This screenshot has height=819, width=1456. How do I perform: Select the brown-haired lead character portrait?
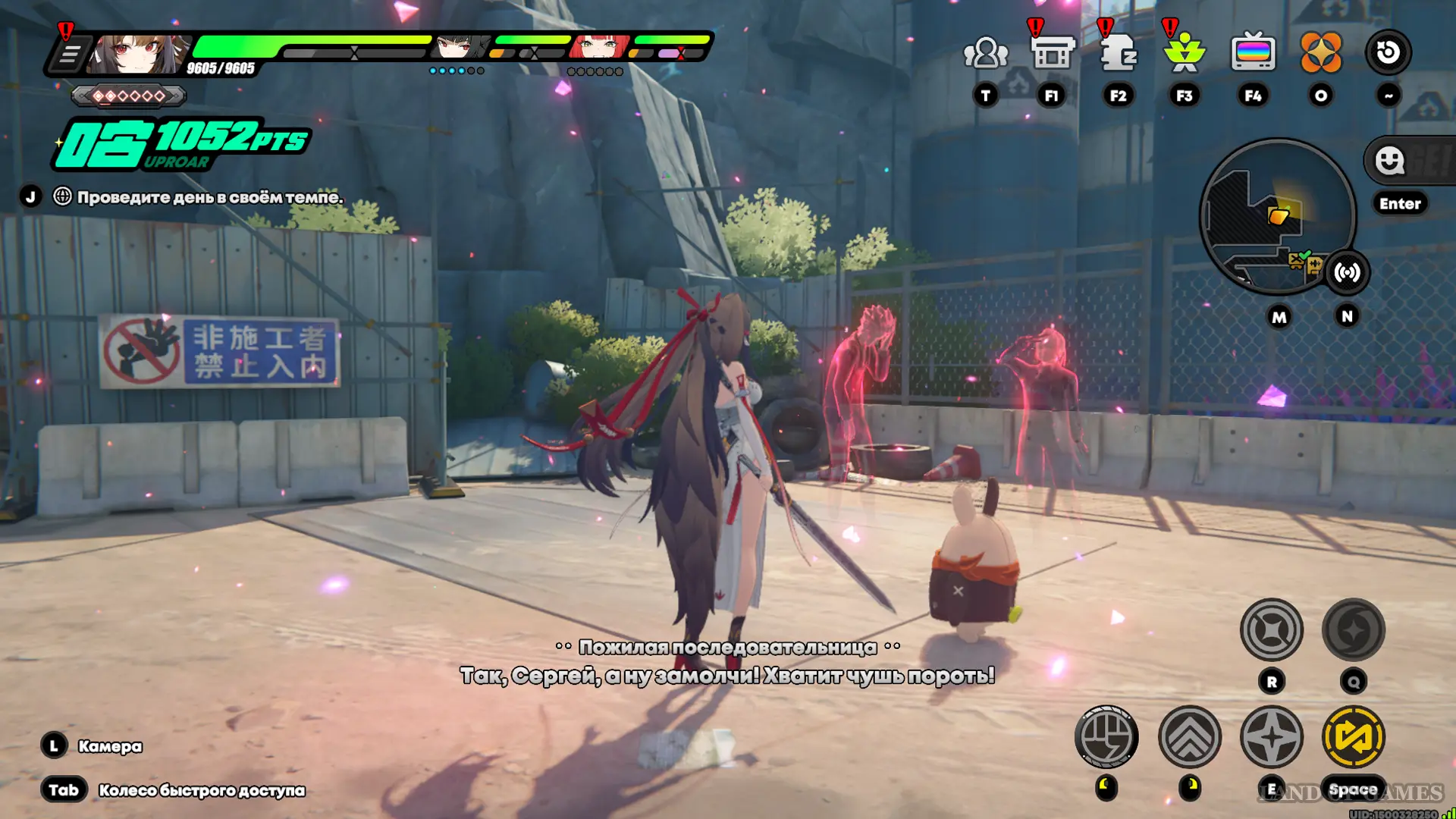pyautogui.click(x=138, y=53)
